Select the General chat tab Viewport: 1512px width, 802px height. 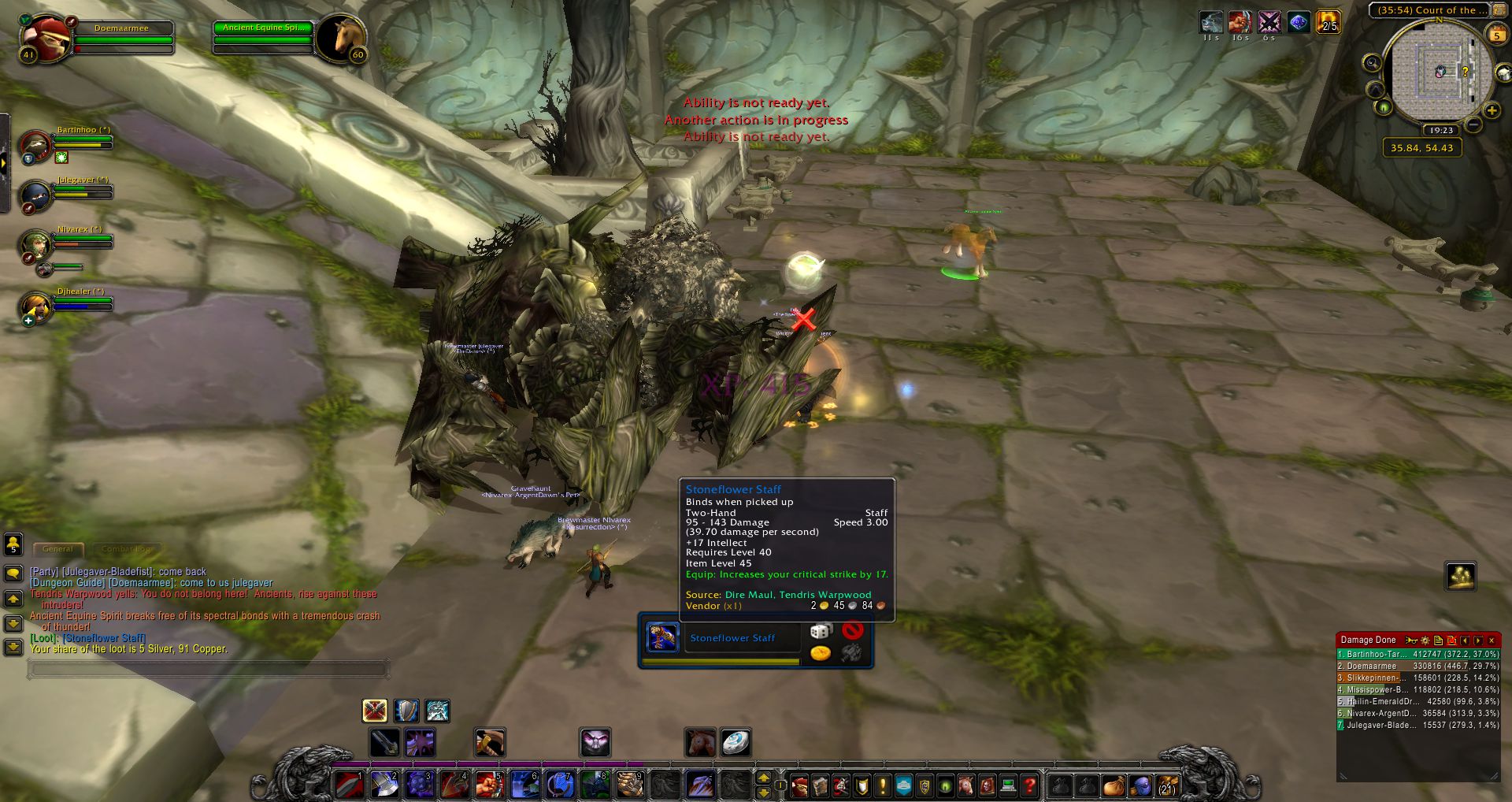click(x=58, y=548)
